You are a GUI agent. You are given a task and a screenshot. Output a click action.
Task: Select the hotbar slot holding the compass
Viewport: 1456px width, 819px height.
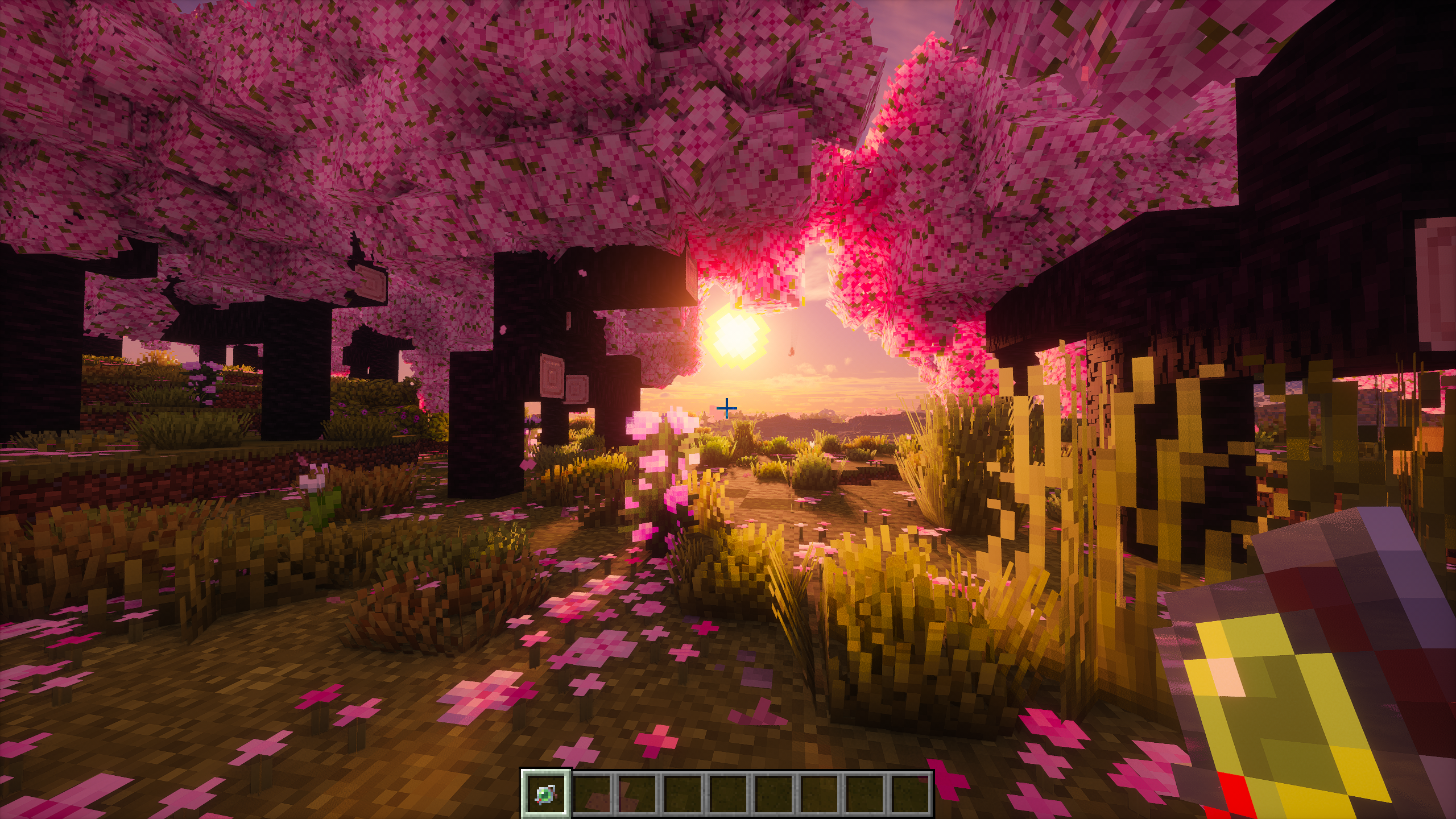546,793
